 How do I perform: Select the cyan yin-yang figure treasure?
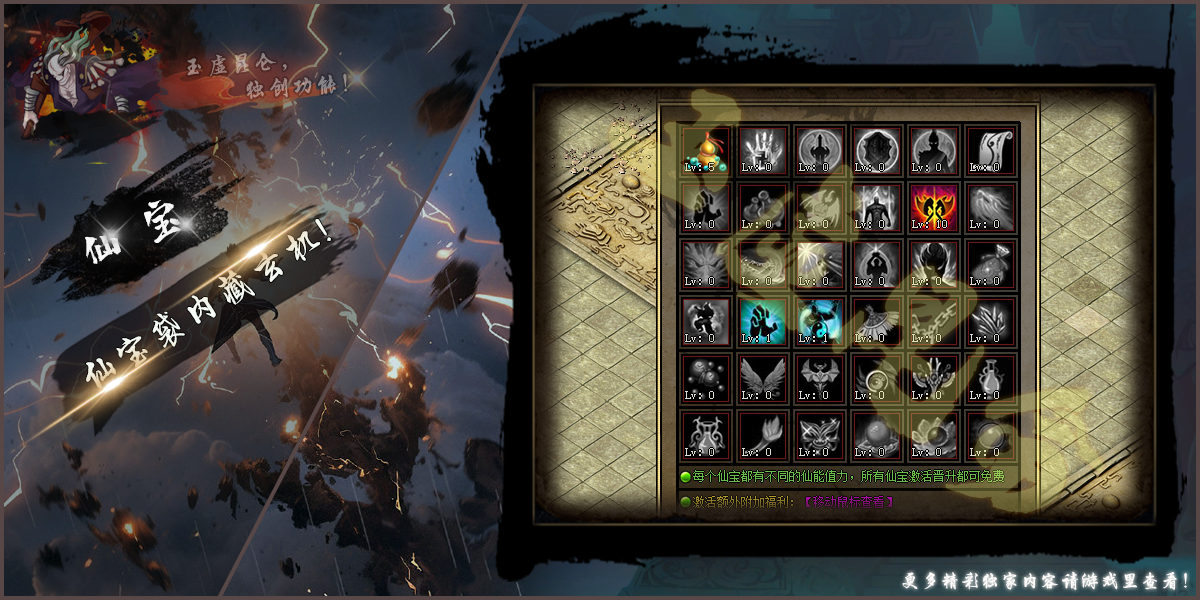820,322
